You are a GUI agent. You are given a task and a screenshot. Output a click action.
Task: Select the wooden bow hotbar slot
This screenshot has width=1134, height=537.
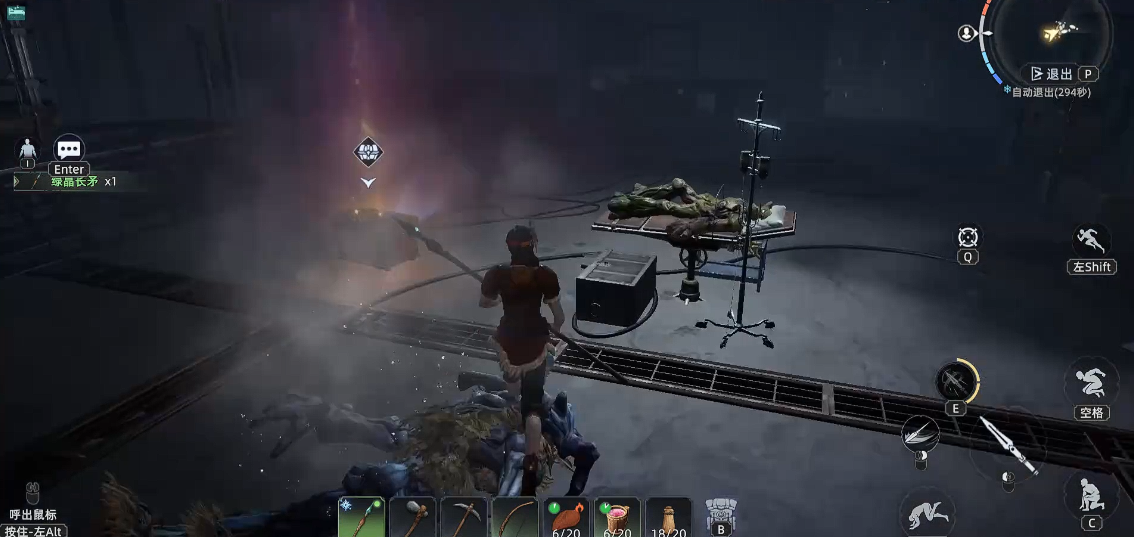pyautogui.click(x=515, y=518)
